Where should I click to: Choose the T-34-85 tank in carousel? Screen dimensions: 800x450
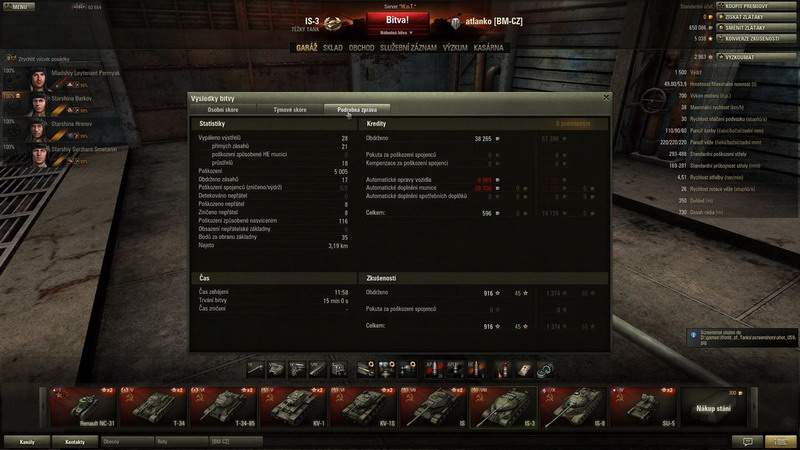click(x=222, y=406)
